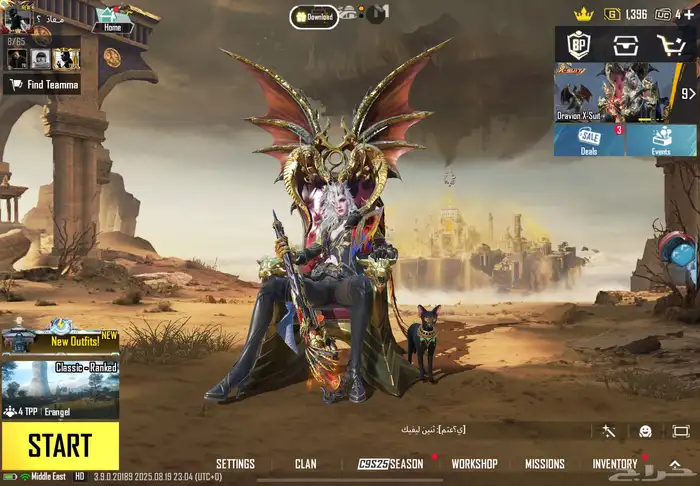700x486 pixels.
Task: Open the Download button
Action: [x=314, y=16]
